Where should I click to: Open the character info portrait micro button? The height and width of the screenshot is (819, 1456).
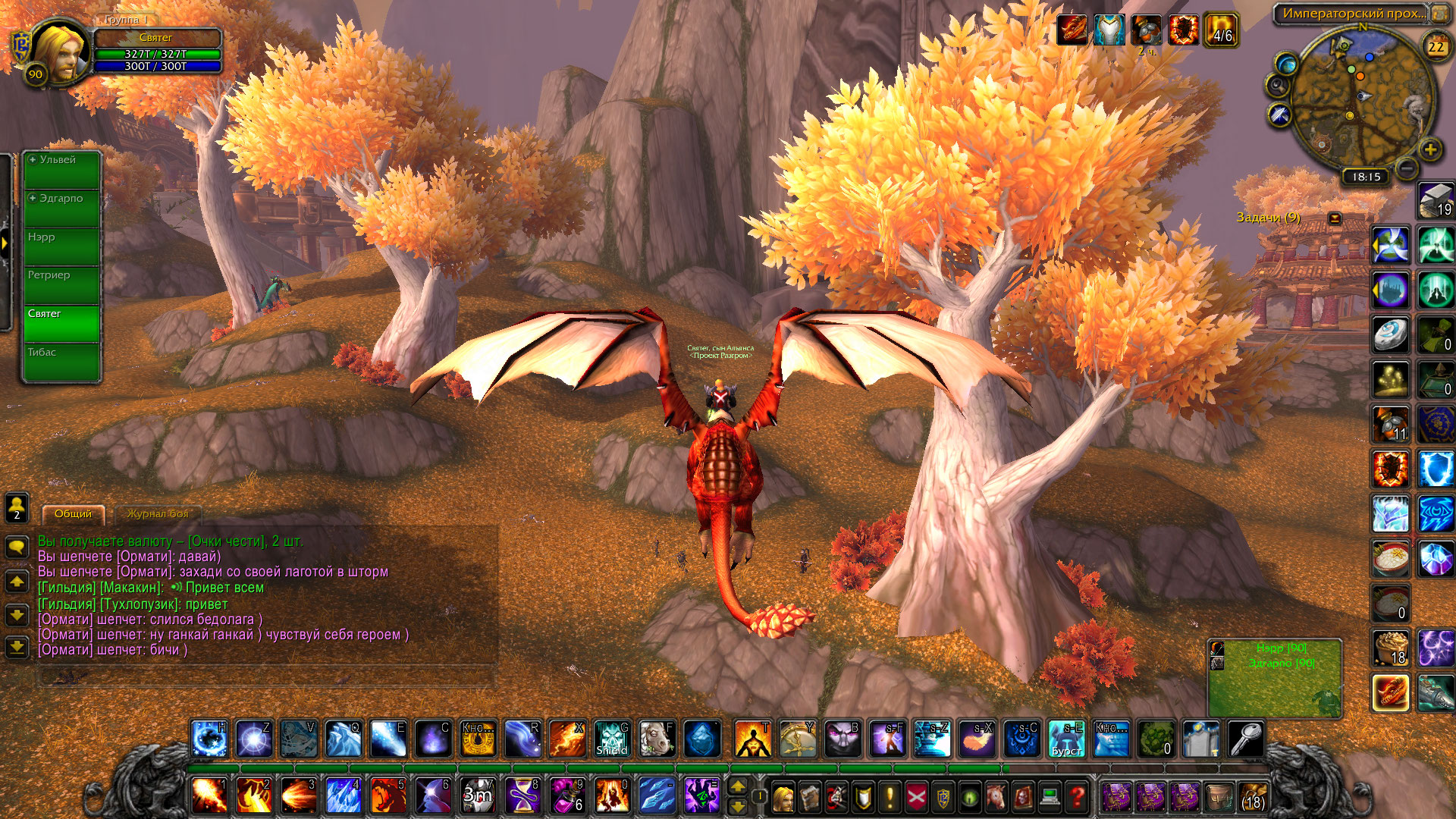pos(783,797)
